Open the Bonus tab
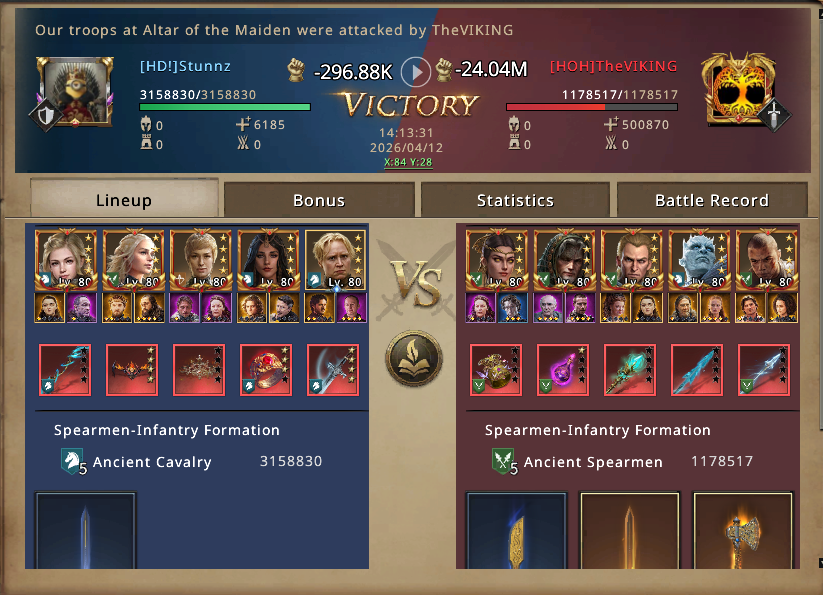Viewport: 823px width, 595px height. coord(318,200)
